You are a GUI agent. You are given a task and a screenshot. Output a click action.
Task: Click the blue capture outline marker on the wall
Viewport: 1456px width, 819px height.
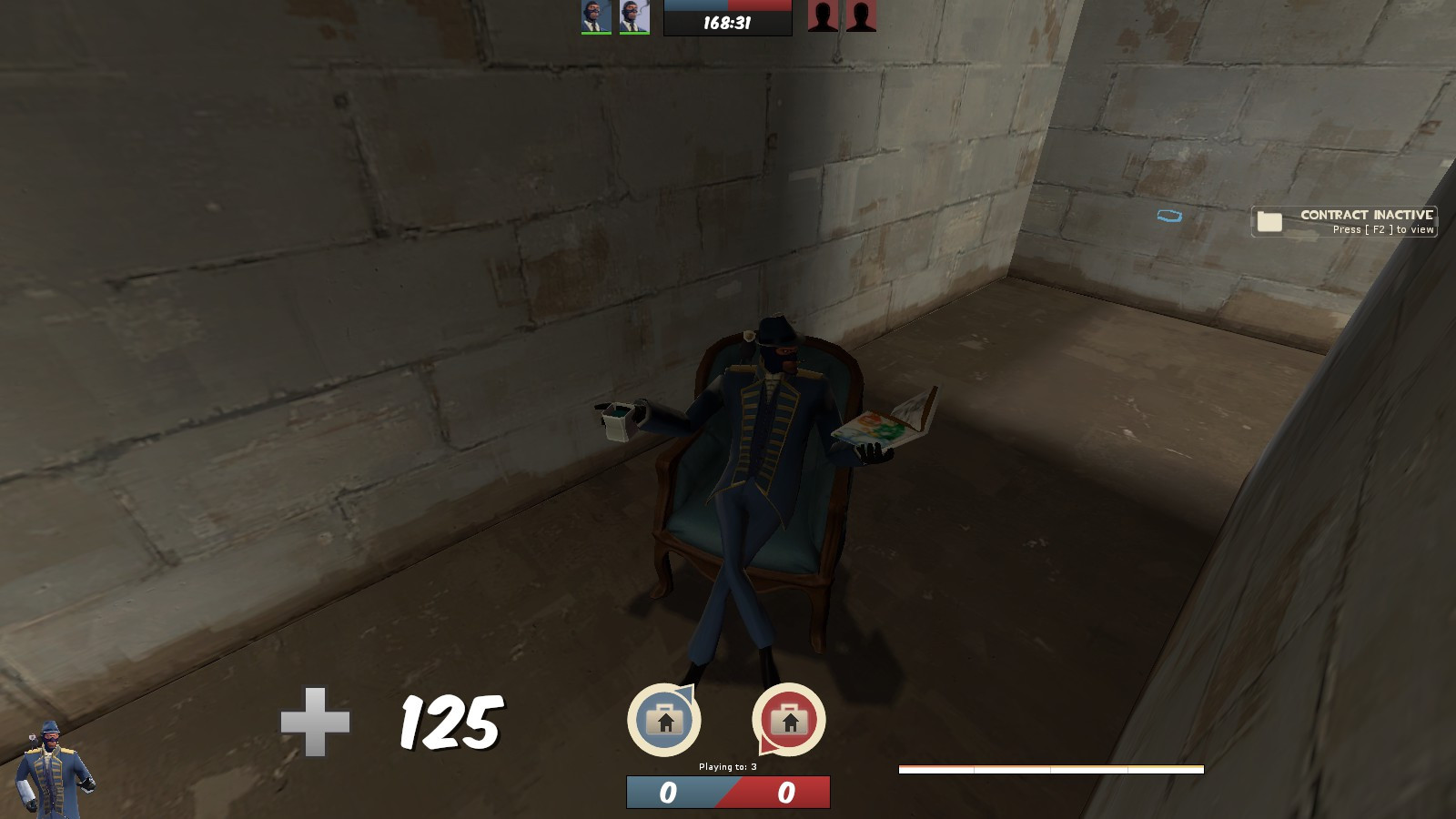click(1170, 216)
